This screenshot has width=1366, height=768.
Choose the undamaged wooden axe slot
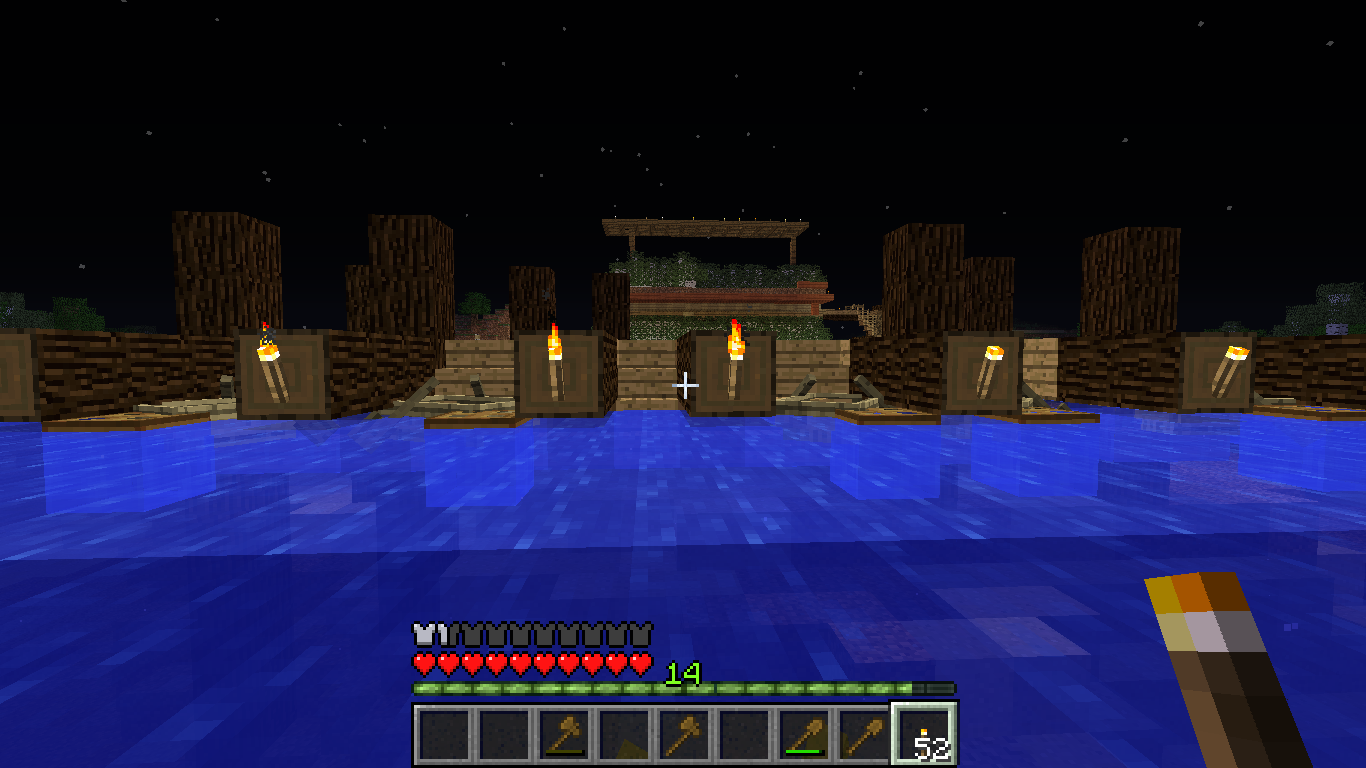point(683,735)
